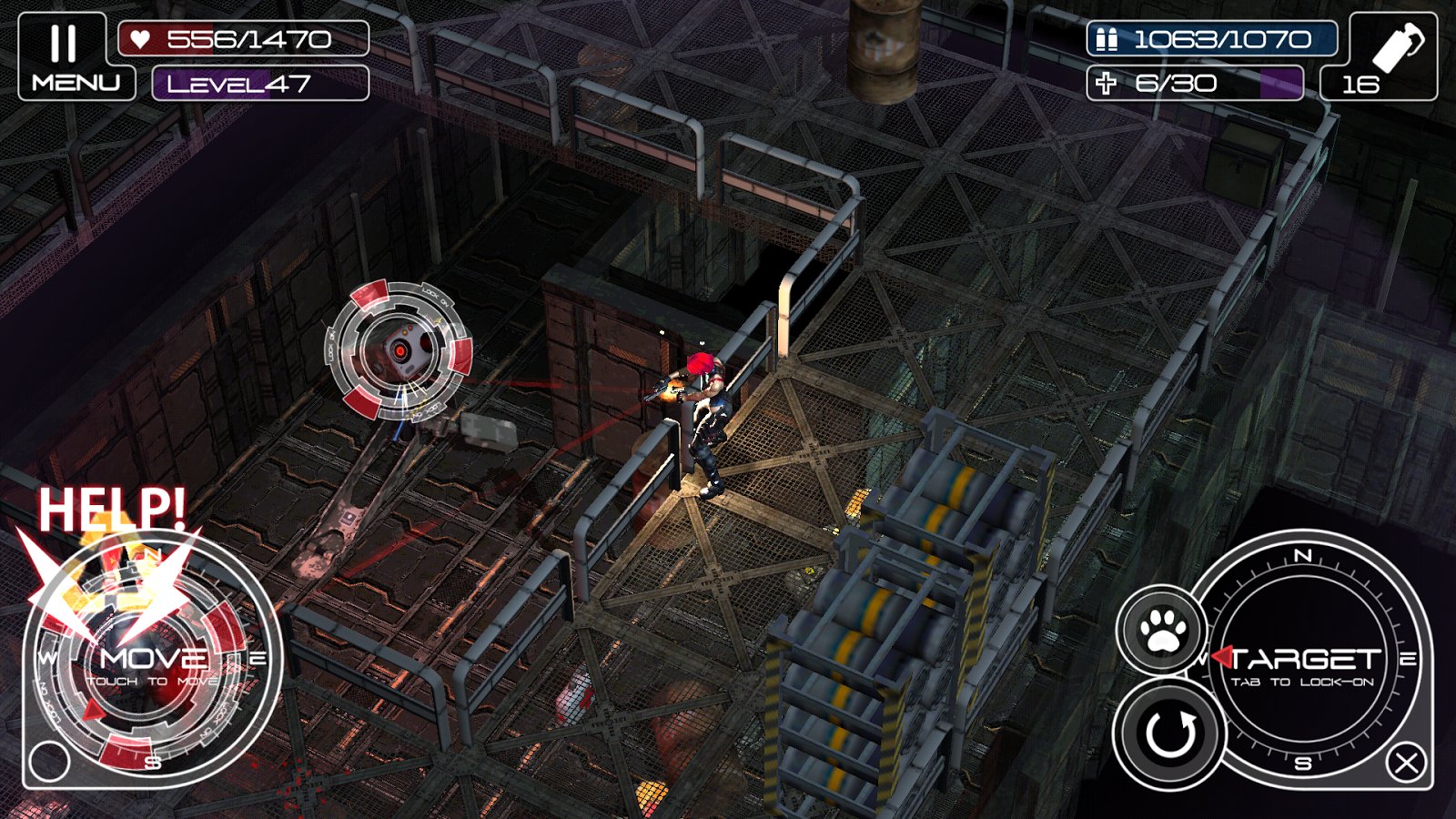The width and height of the screenshot is (1456, 819).
Task: Open the pause MENU
Action: click(76, 56)
